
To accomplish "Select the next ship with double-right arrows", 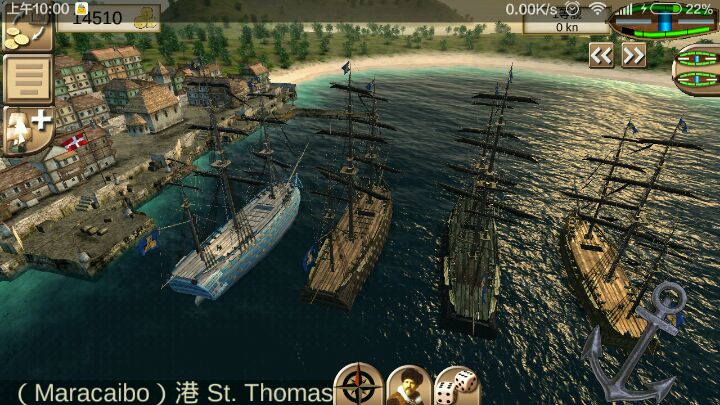I will pos(634,56).
